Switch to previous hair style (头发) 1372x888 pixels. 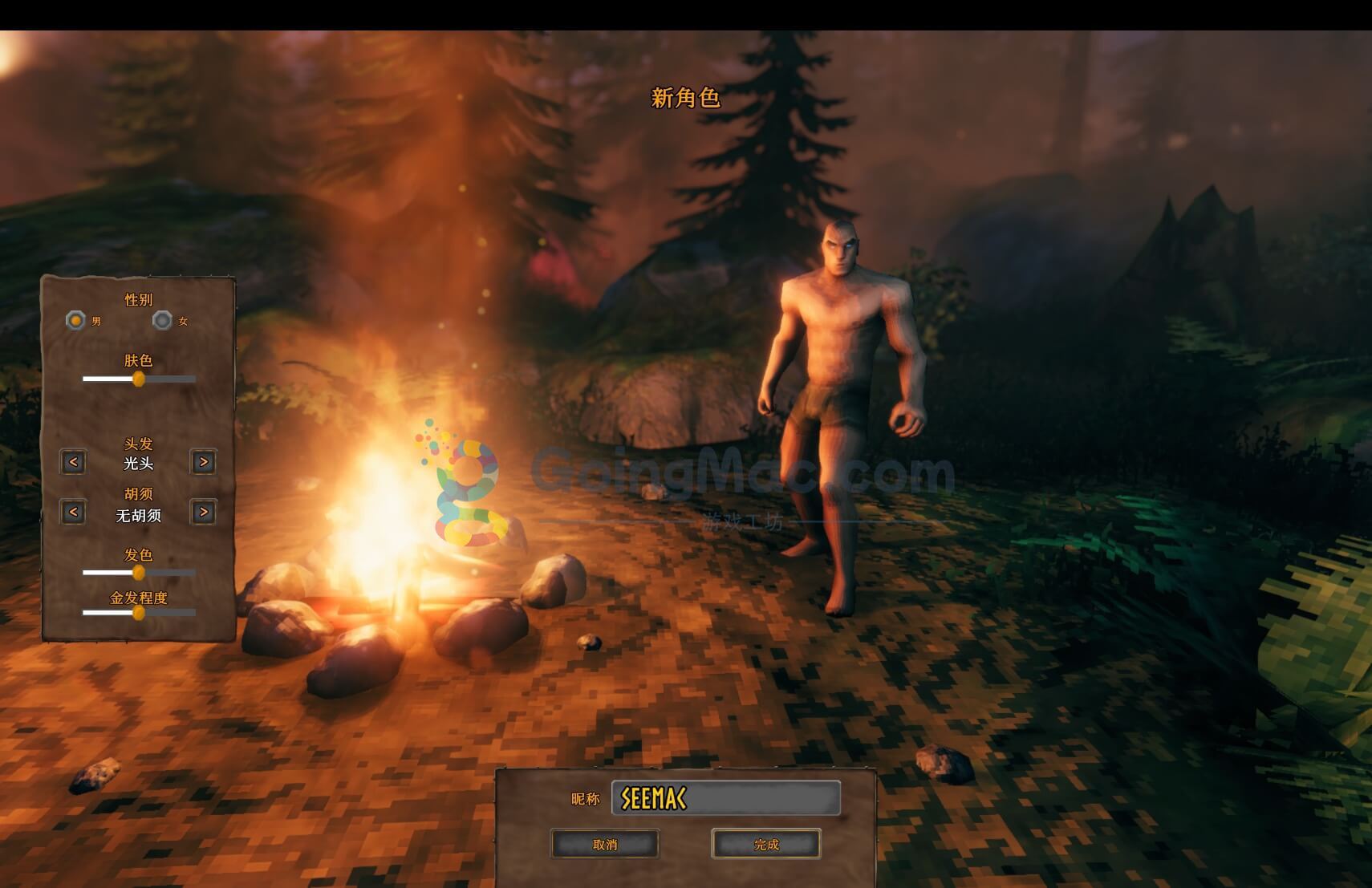[73, 462]
